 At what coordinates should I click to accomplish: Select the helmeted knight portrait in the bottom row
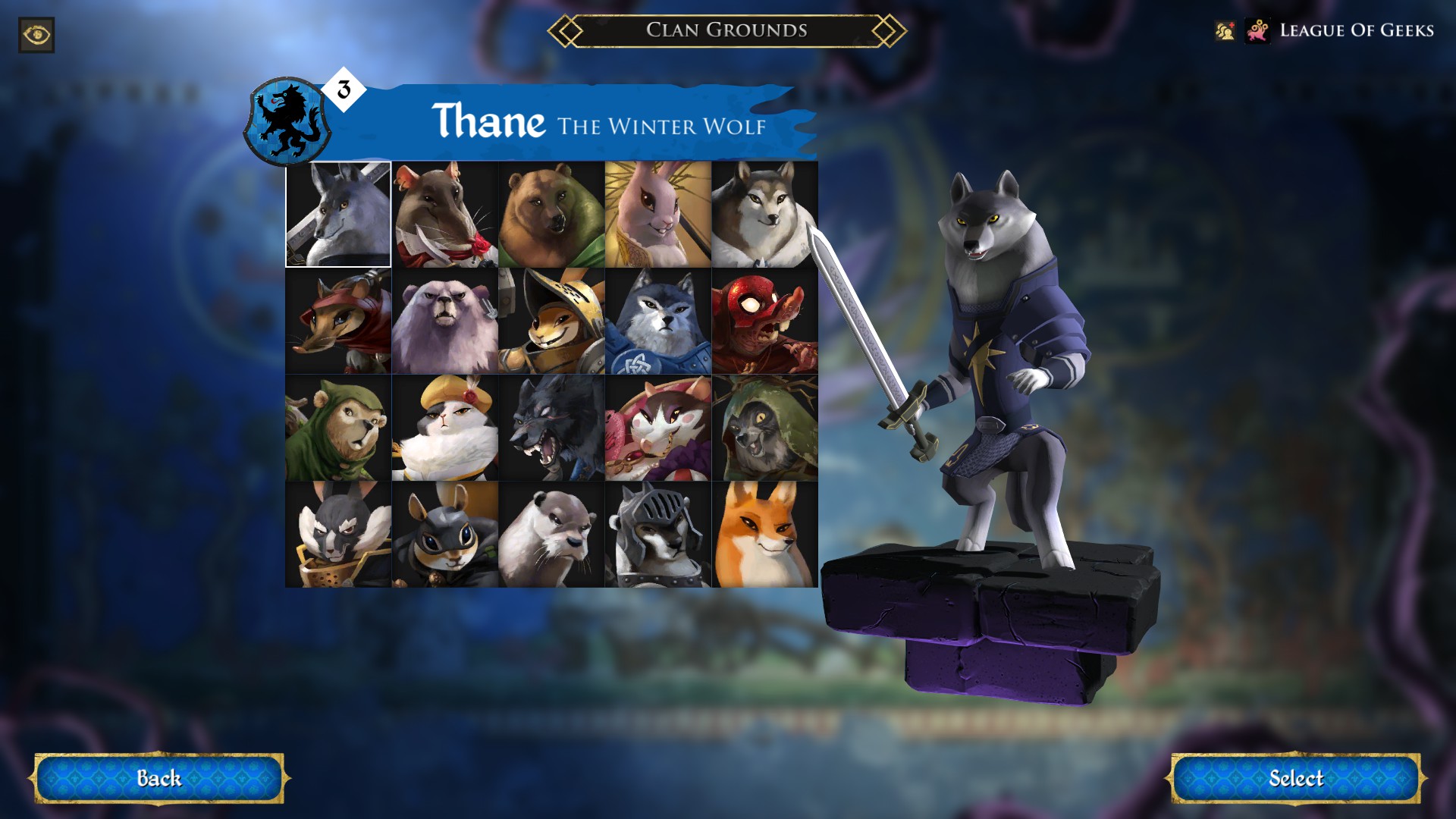point(658,535)
